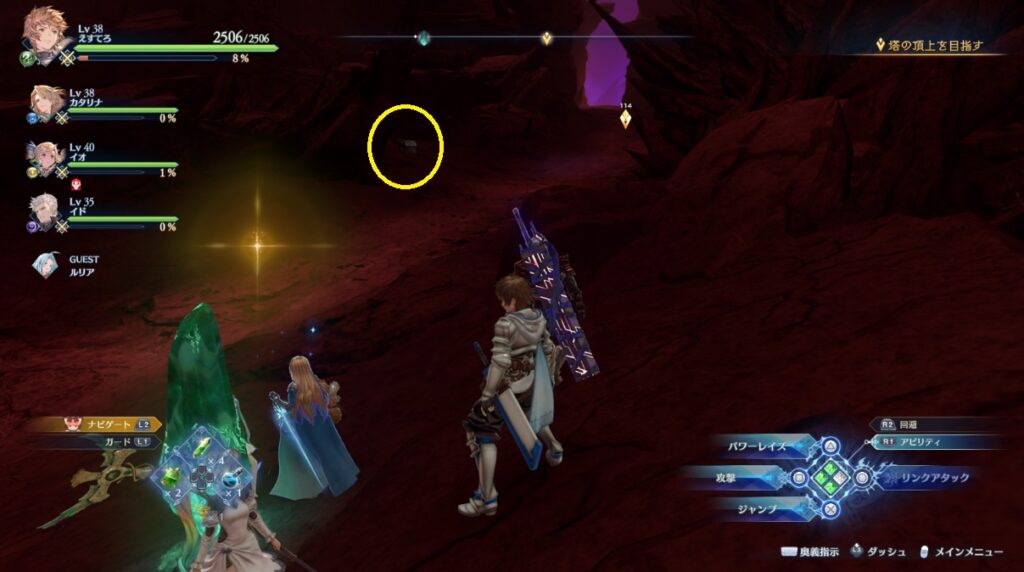Open the メインメニュー main menu
Image resolution: width=1024 pixels, height=572 pixels.
(x=962, y=552)
